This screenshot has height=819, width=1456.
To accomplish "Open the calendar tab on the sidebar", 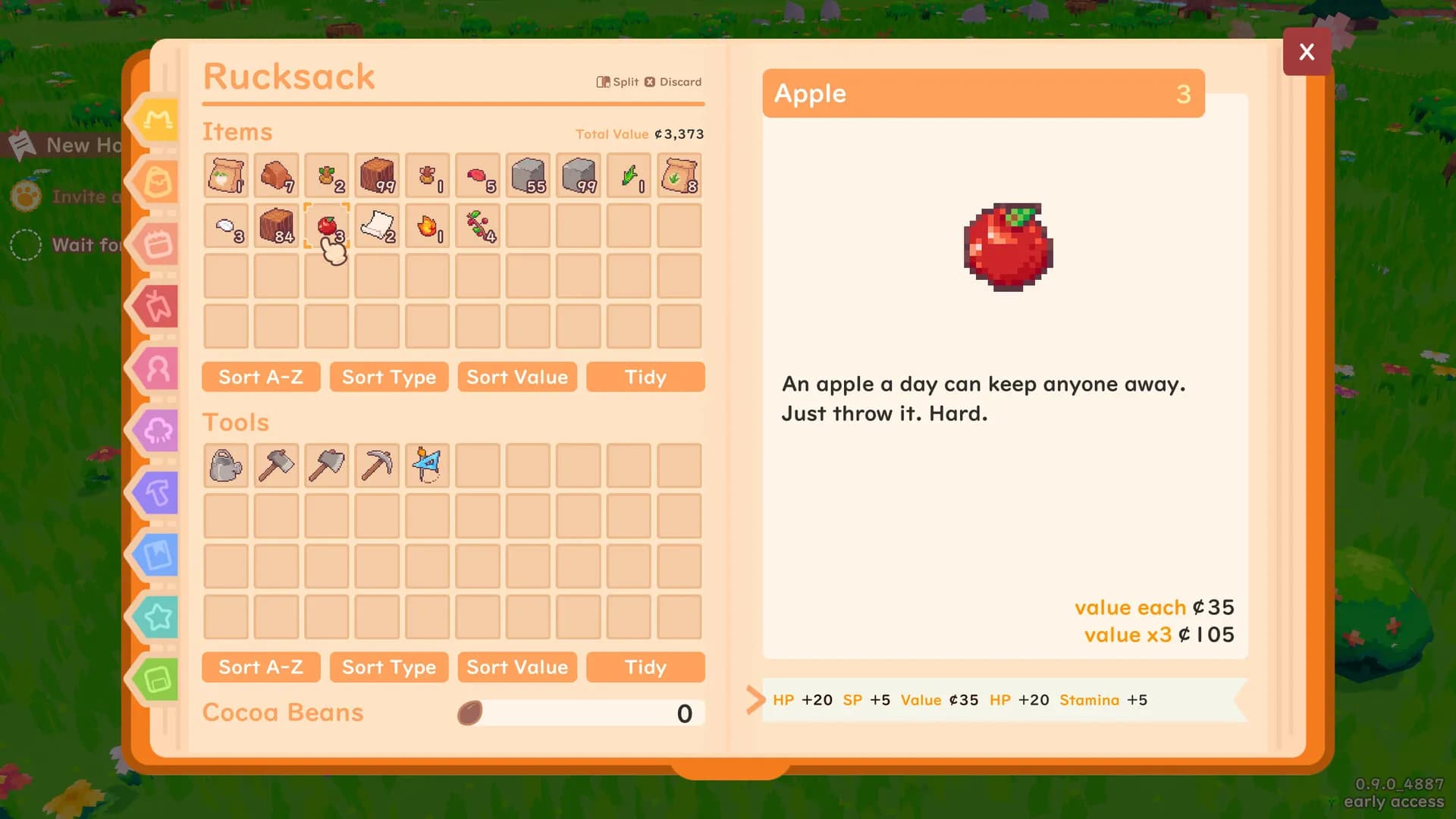I will [x=154, y=244].
